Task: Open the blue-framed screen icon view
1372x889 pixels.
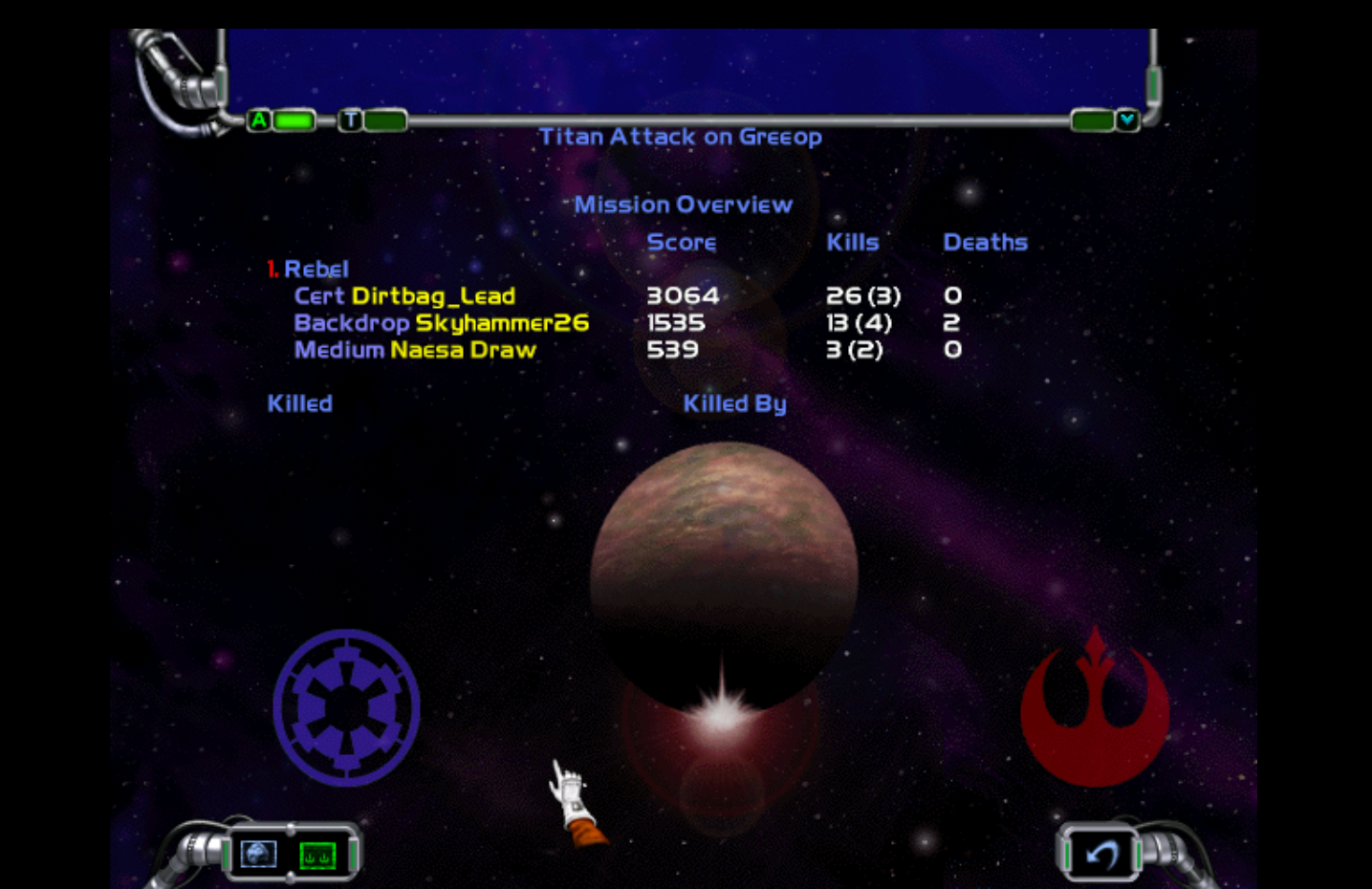Action: (x=258, y=854)
